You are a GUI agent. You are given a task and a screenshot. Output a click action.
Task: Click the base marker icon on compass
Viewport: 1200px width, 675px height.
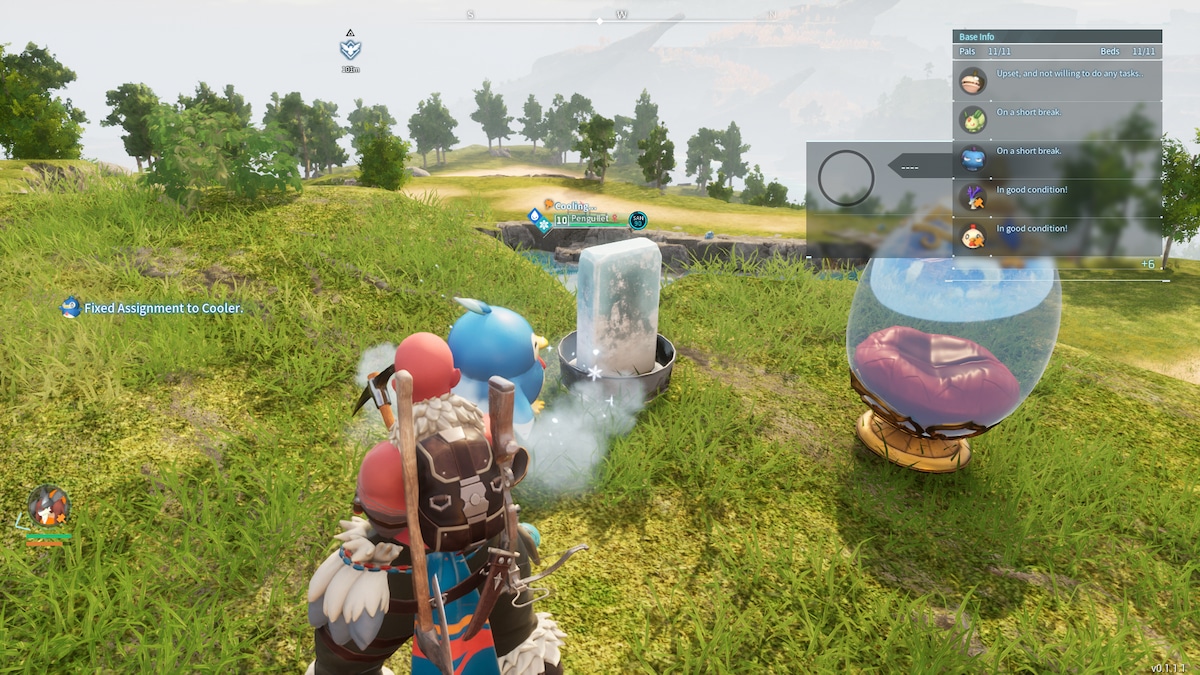point(350,49)
